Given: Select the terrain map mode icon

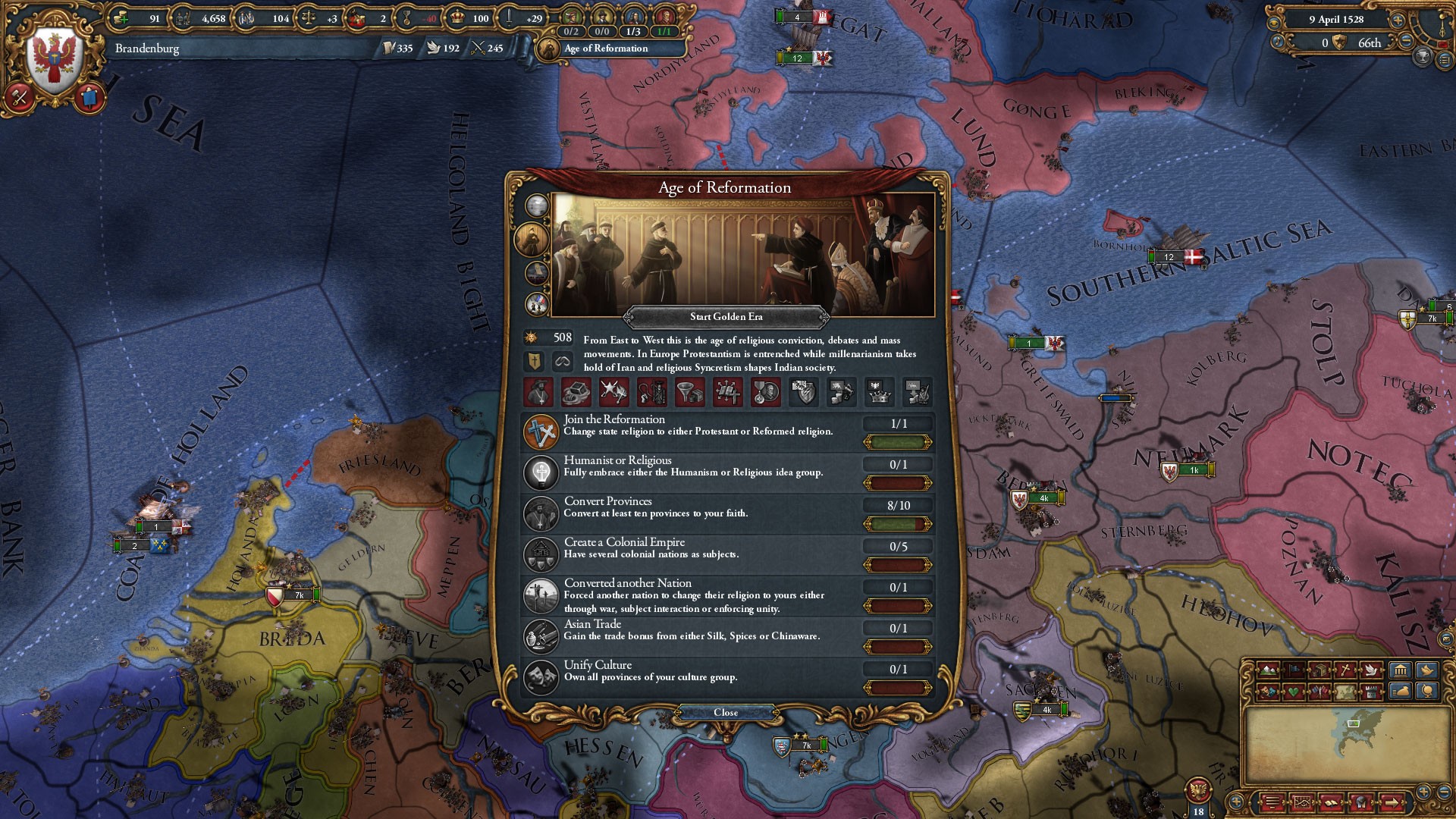Looking at the screenshot, I should coord(1267,670).
